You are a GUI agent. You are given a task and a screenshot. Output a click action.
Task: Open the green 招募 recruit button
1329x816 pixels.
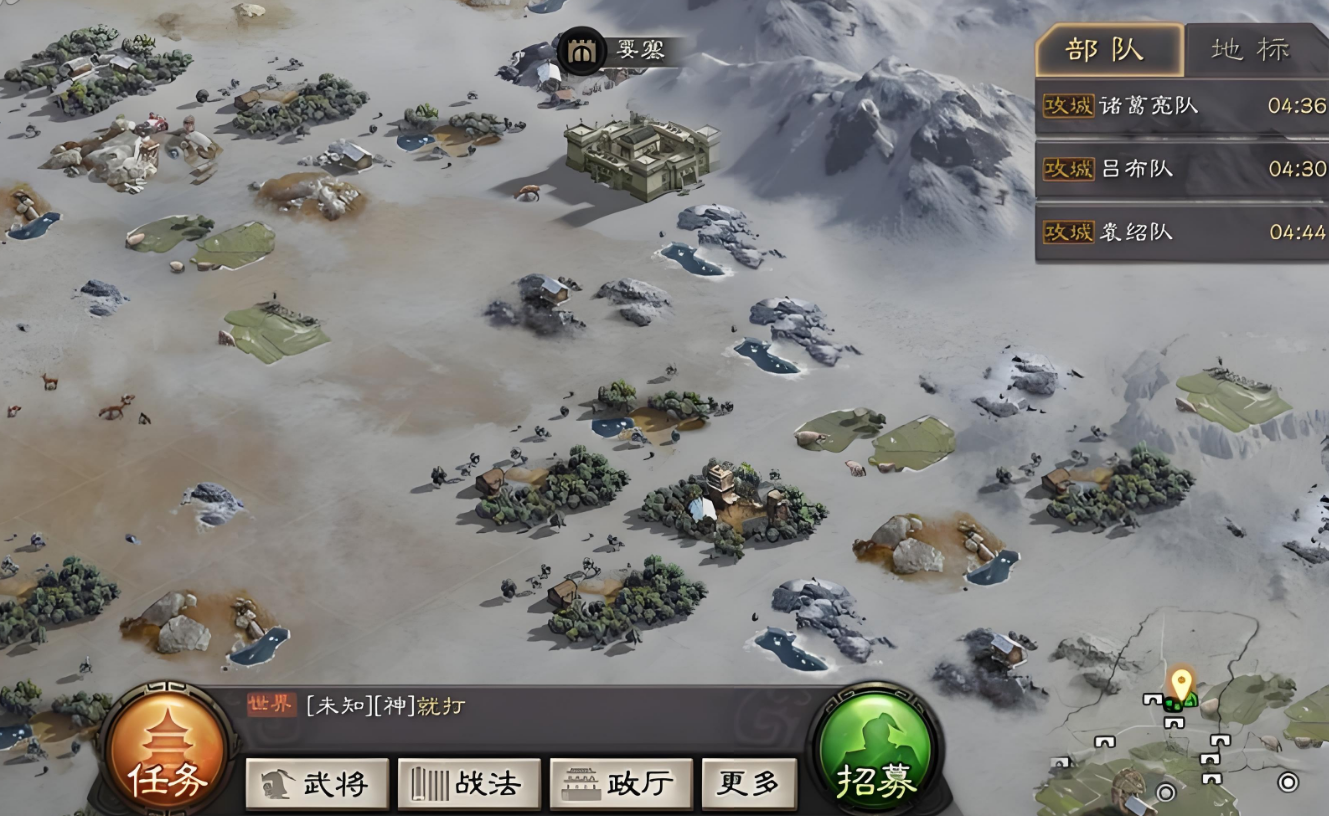point(876,752)
